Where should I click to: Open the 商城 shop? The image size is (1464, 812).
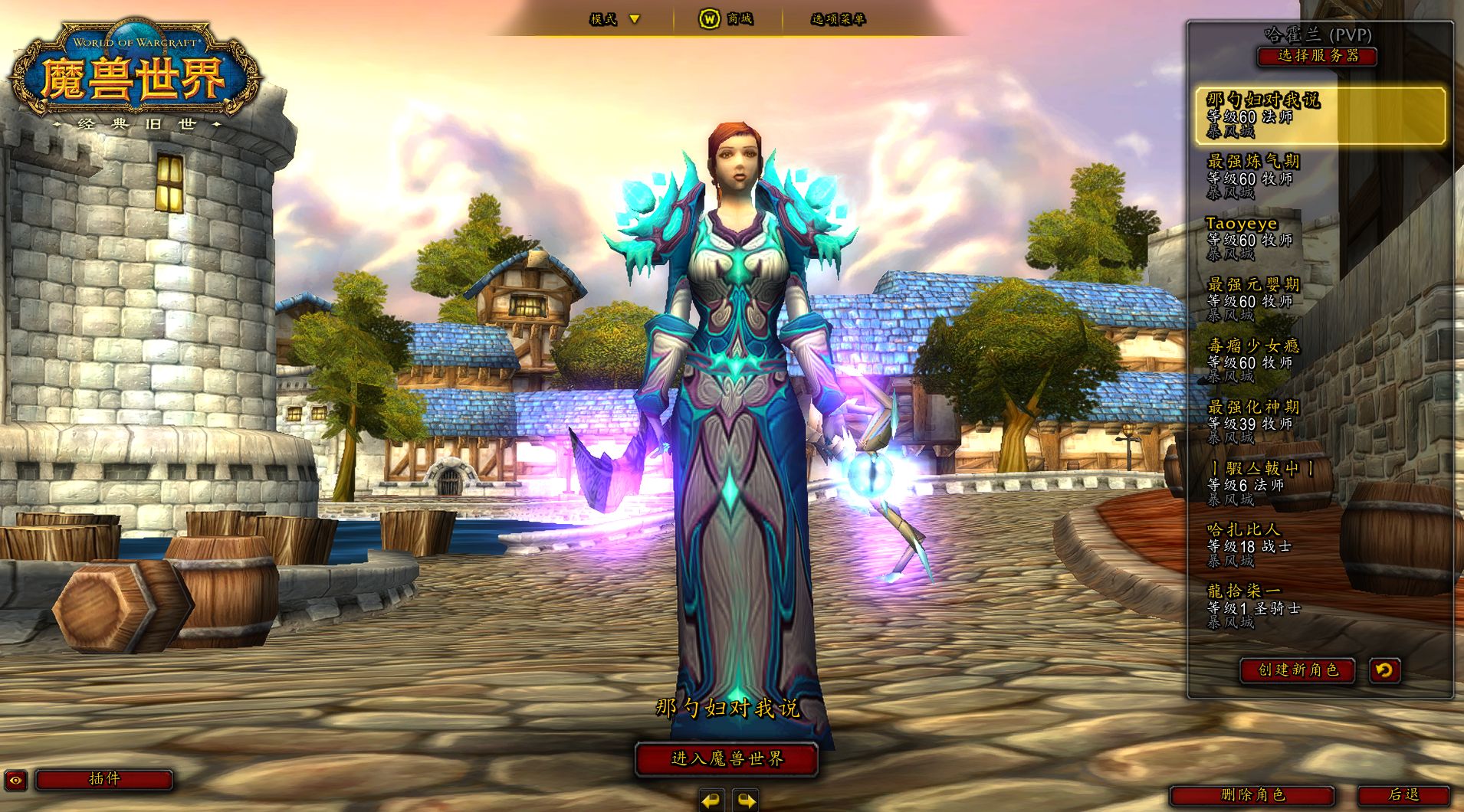(x=727, y=19)
